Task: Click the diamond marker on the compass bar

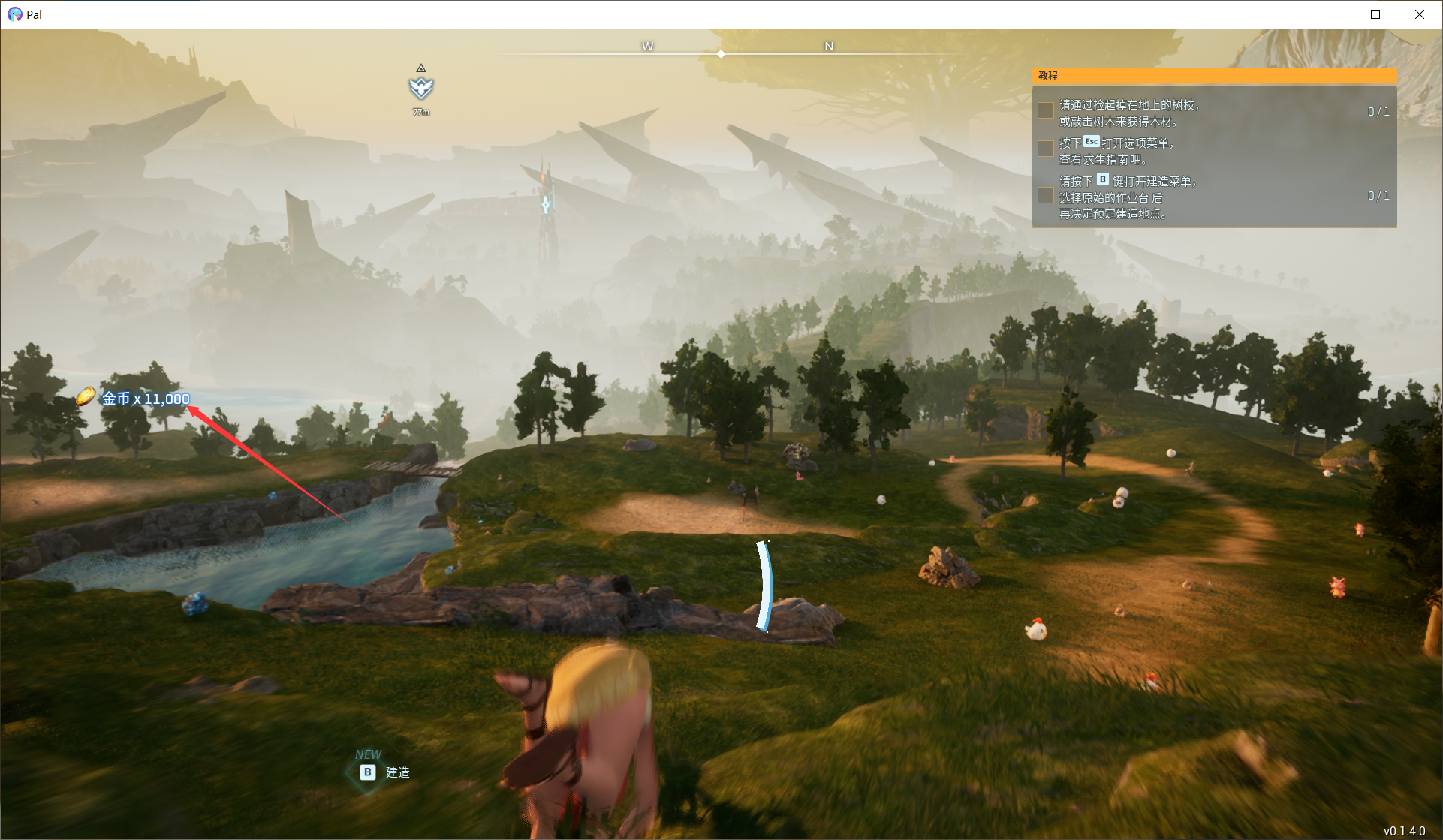Action: pyautogui.click(x=721, y=54)
